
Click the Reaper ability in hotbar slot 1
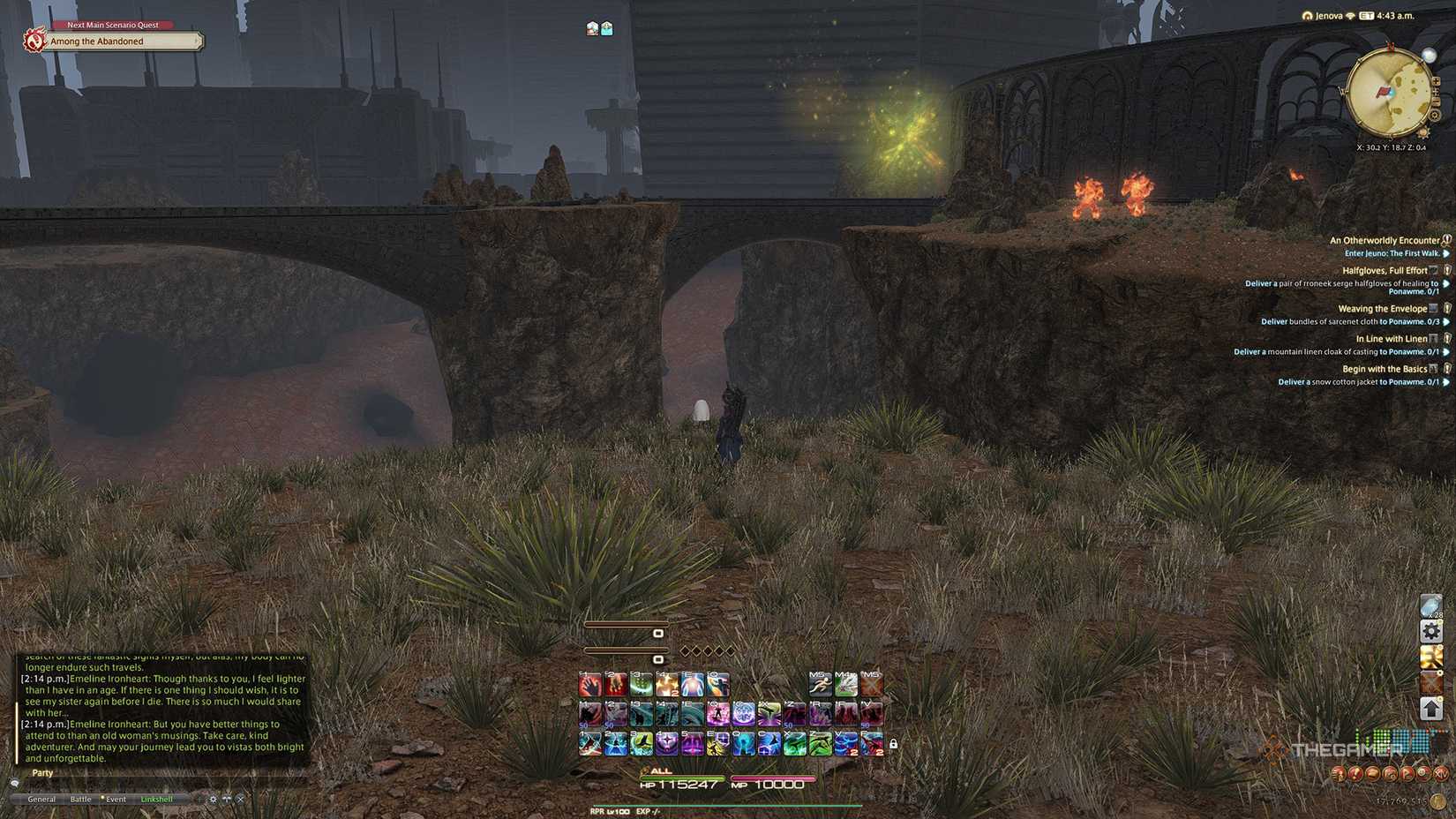coord(589,685)
